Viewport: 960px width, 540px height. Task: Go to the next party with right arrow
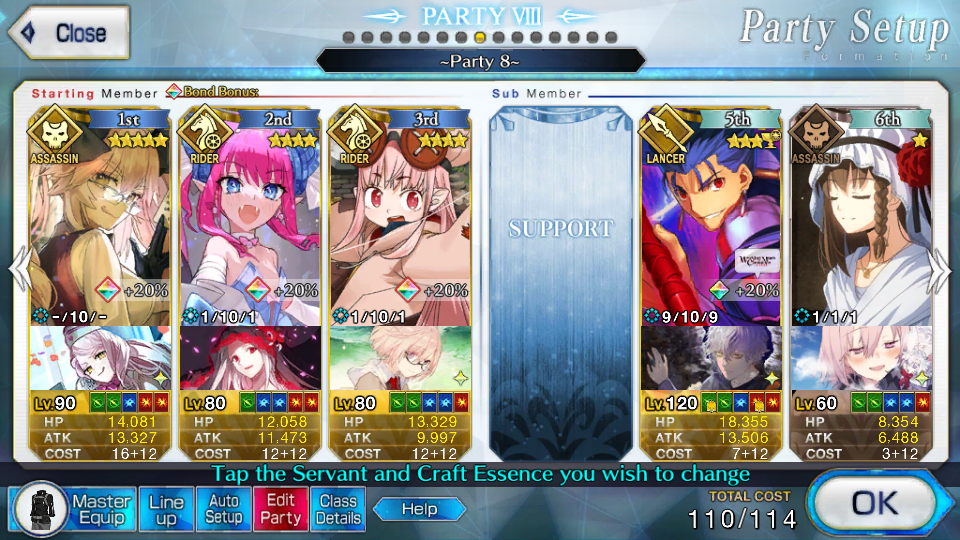942,270
